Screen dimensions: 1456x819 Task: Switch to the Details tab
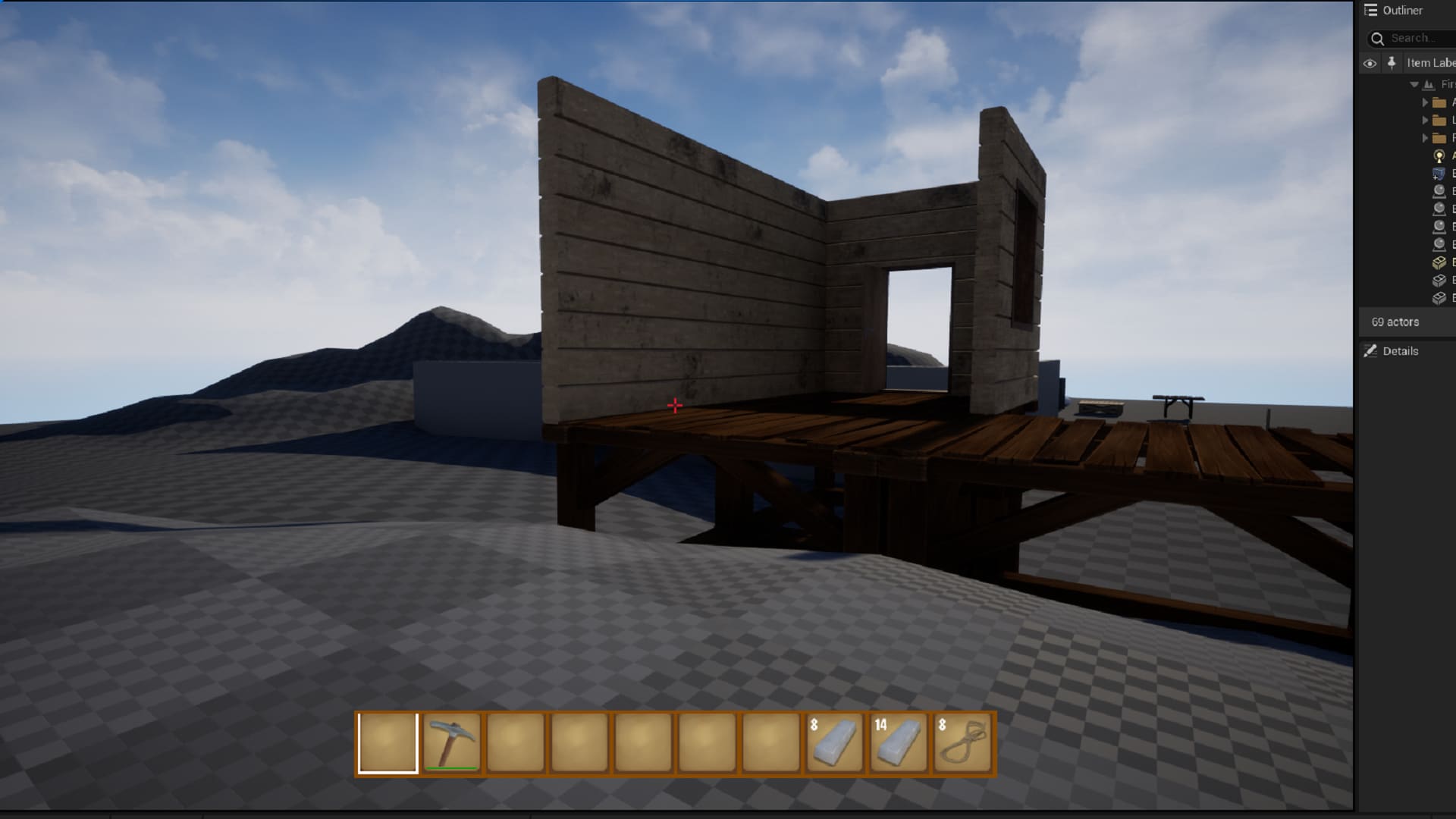[x=1401, y=350]
